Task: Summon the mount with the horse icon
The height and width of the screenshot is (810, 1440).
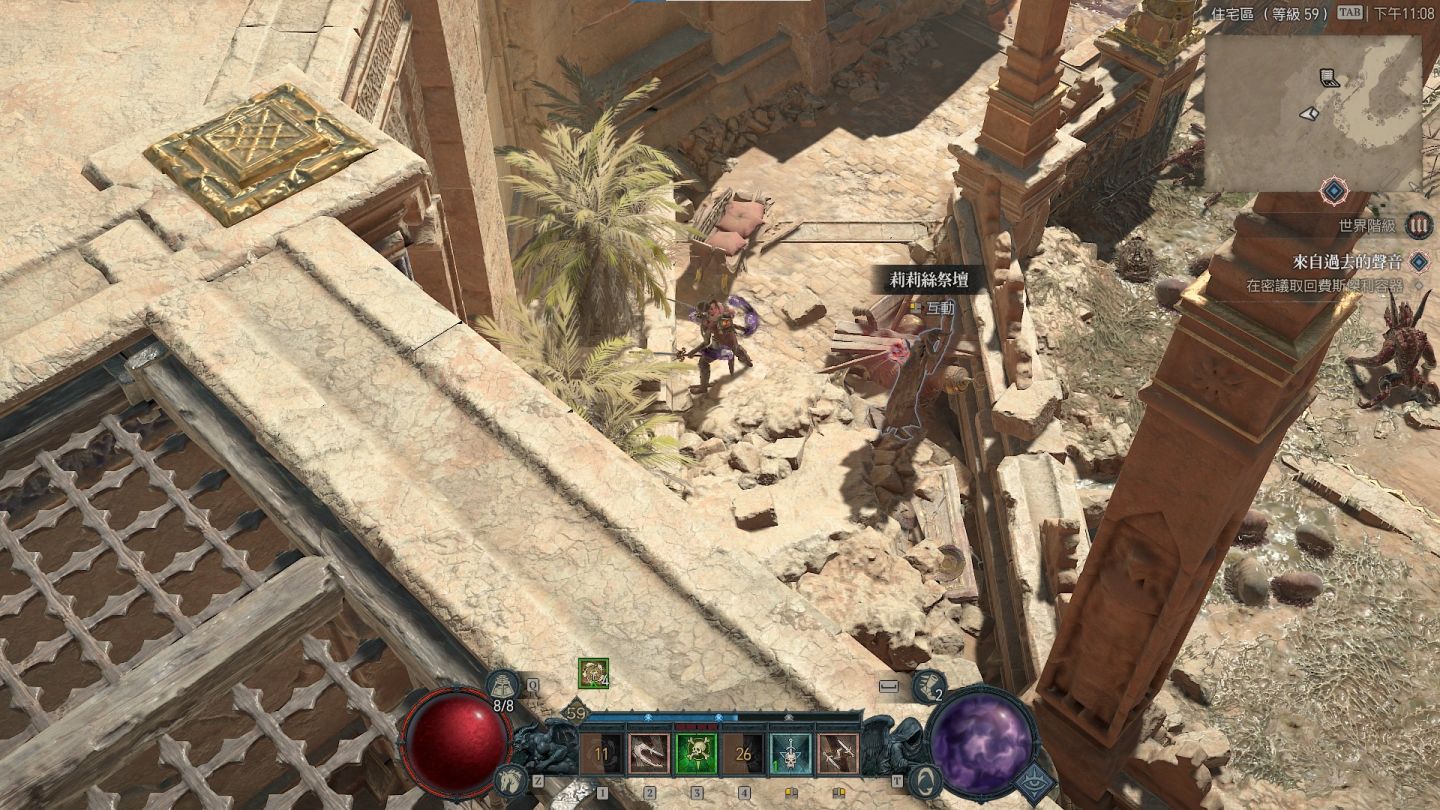Action: (x=509, y=778)
